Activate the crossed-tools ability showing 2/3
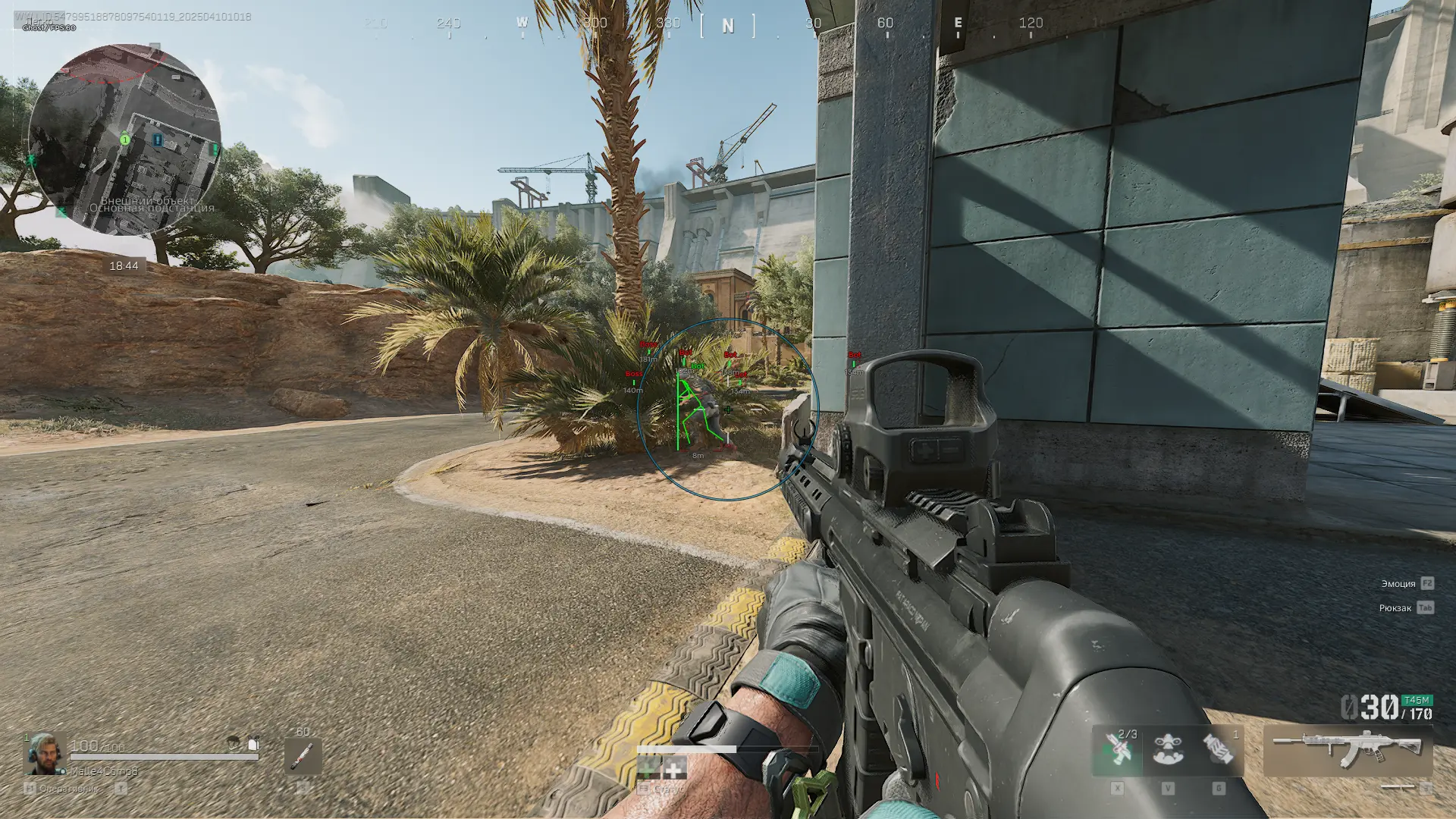The width and height of the screenshot is (1456, 819). tap(1118, 749)
